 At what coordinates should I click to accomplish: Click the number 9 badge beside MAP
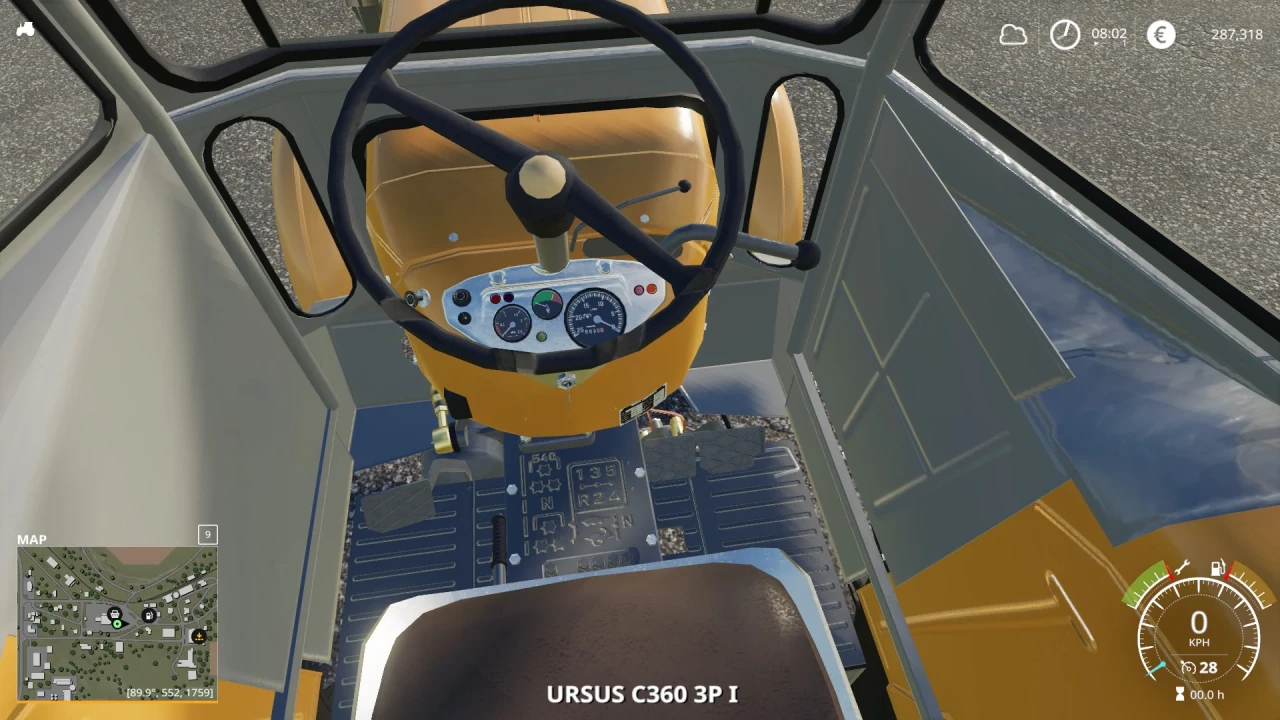point(207,536)
